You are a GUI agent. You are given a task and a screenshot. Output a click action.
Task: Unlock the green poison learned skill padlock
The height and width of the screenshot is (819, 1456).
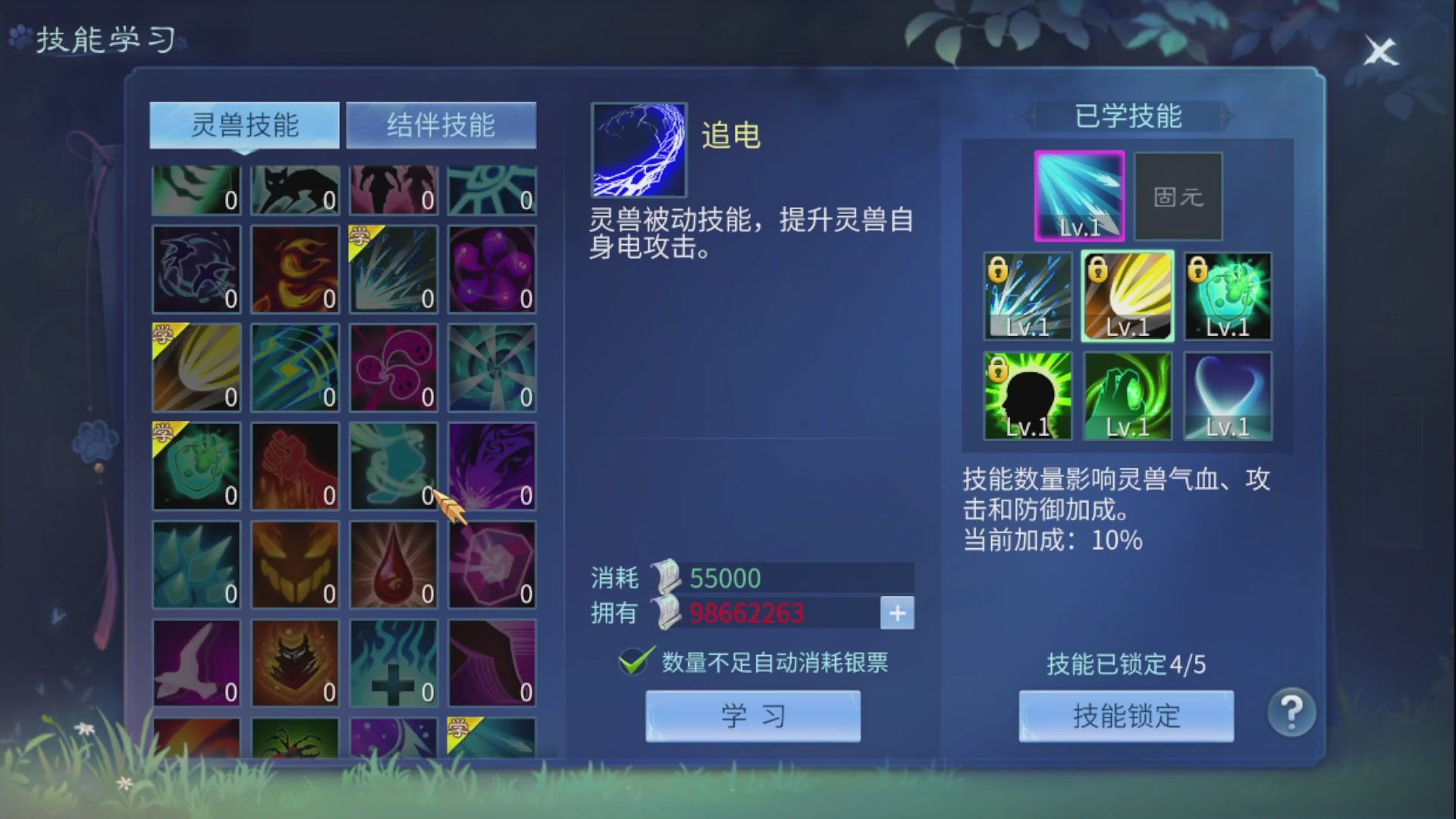[x=1200, y=269]
